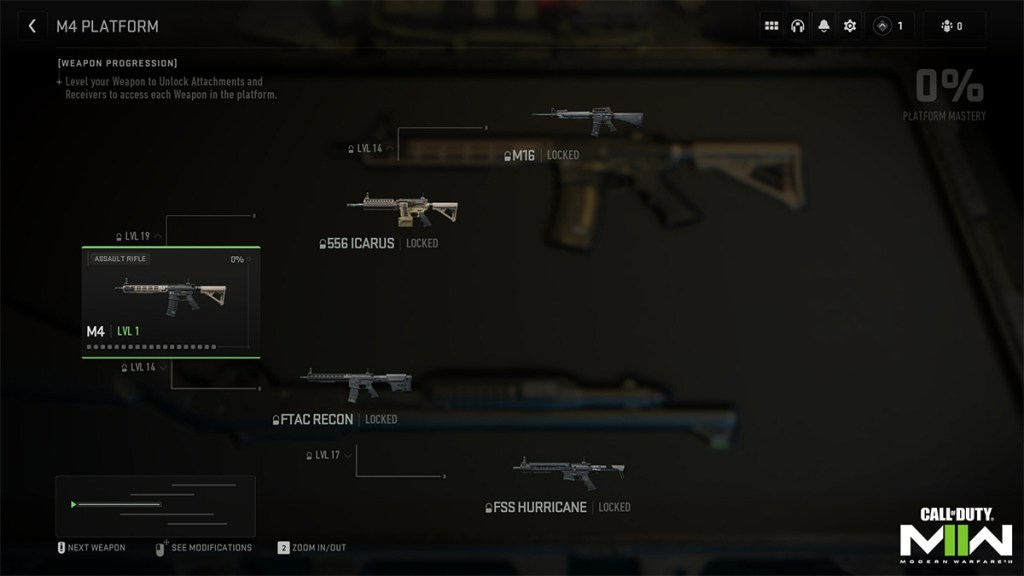Open the player rank badge panel
The image size is (1024, 576).
pos(889,26)
